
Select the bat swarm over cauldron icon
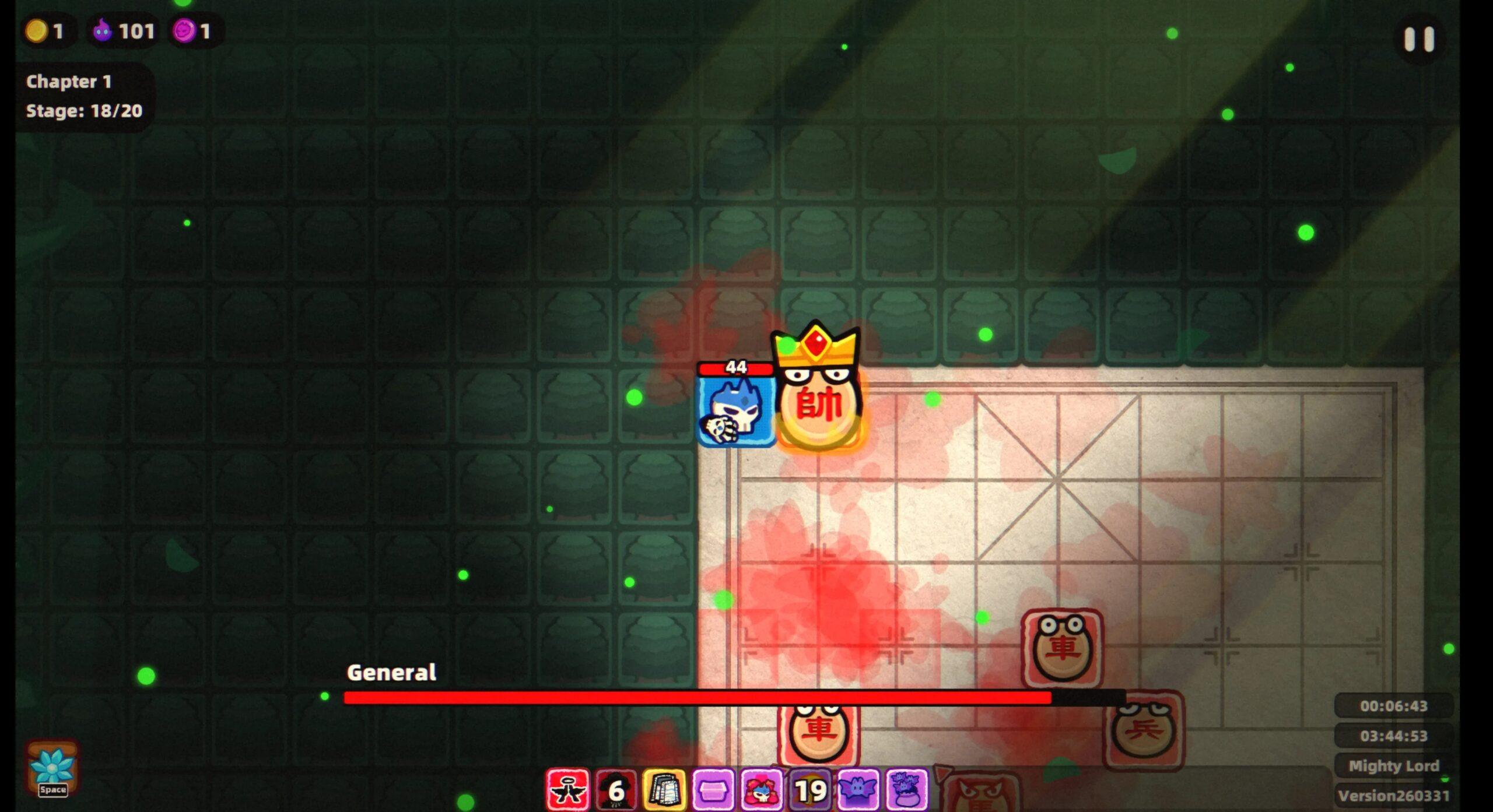coord(906,790)
